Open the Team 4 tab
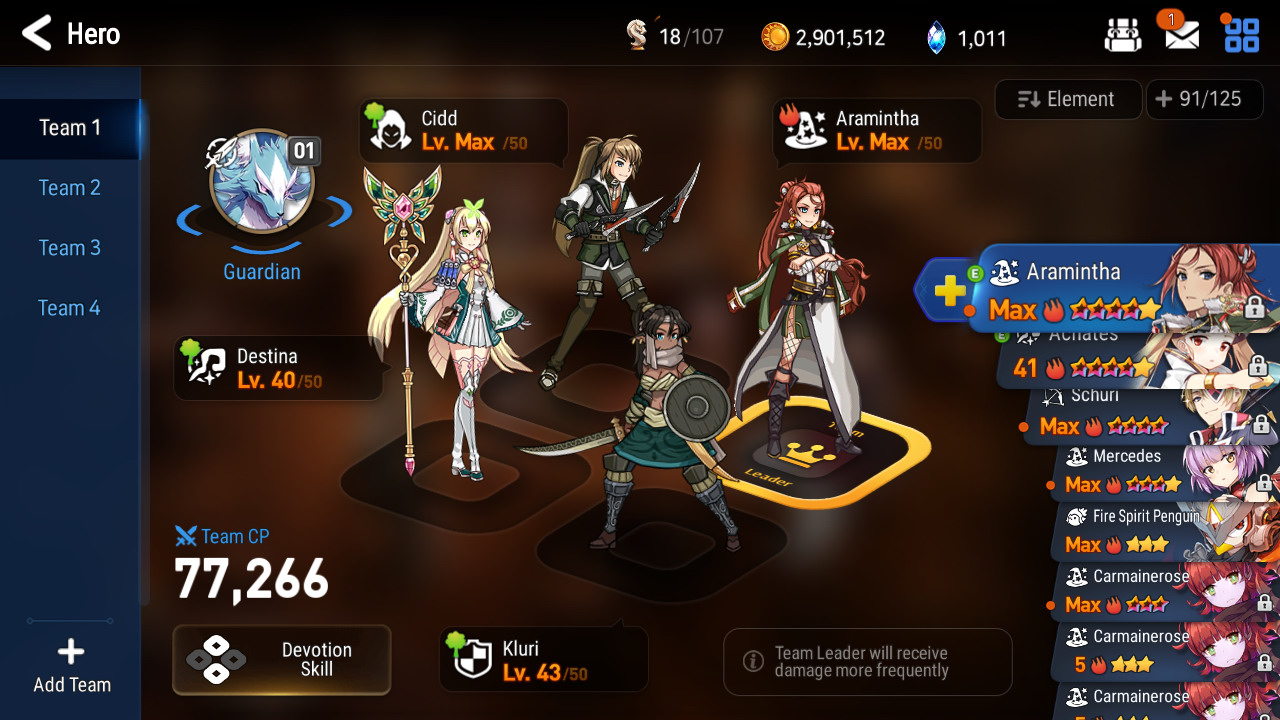This screenshot has height=720, width=1280. click(x=70, y=308)
